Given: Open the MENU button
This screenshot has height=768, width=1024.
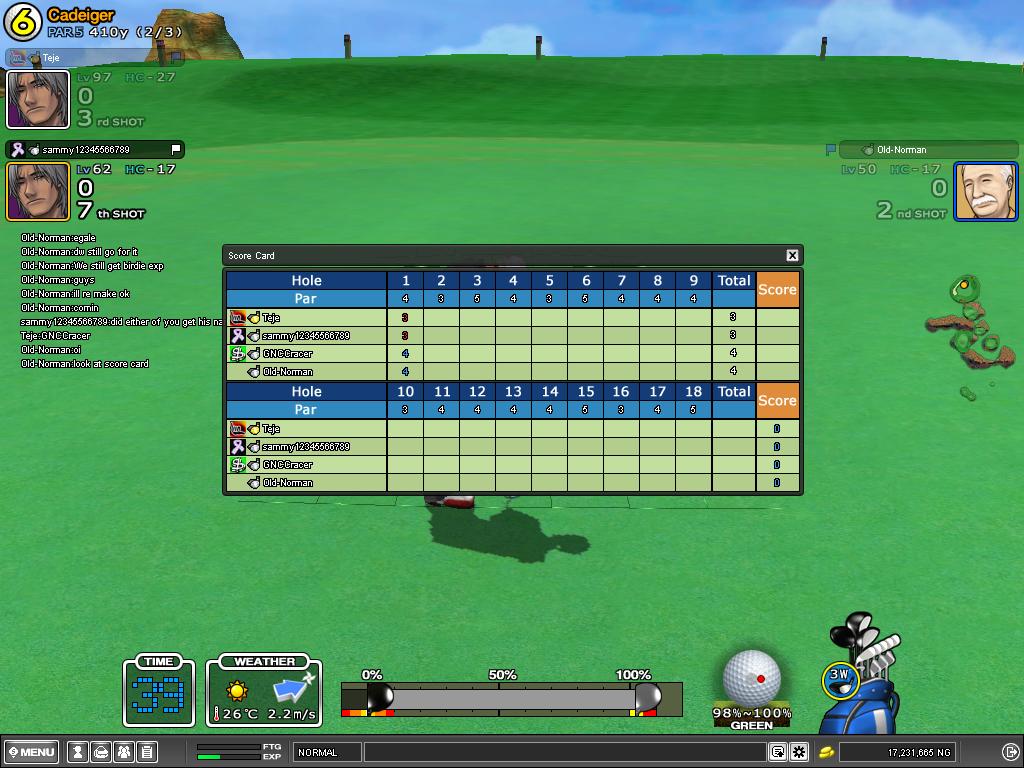Looking at the screenshot, I should [33, 752].
